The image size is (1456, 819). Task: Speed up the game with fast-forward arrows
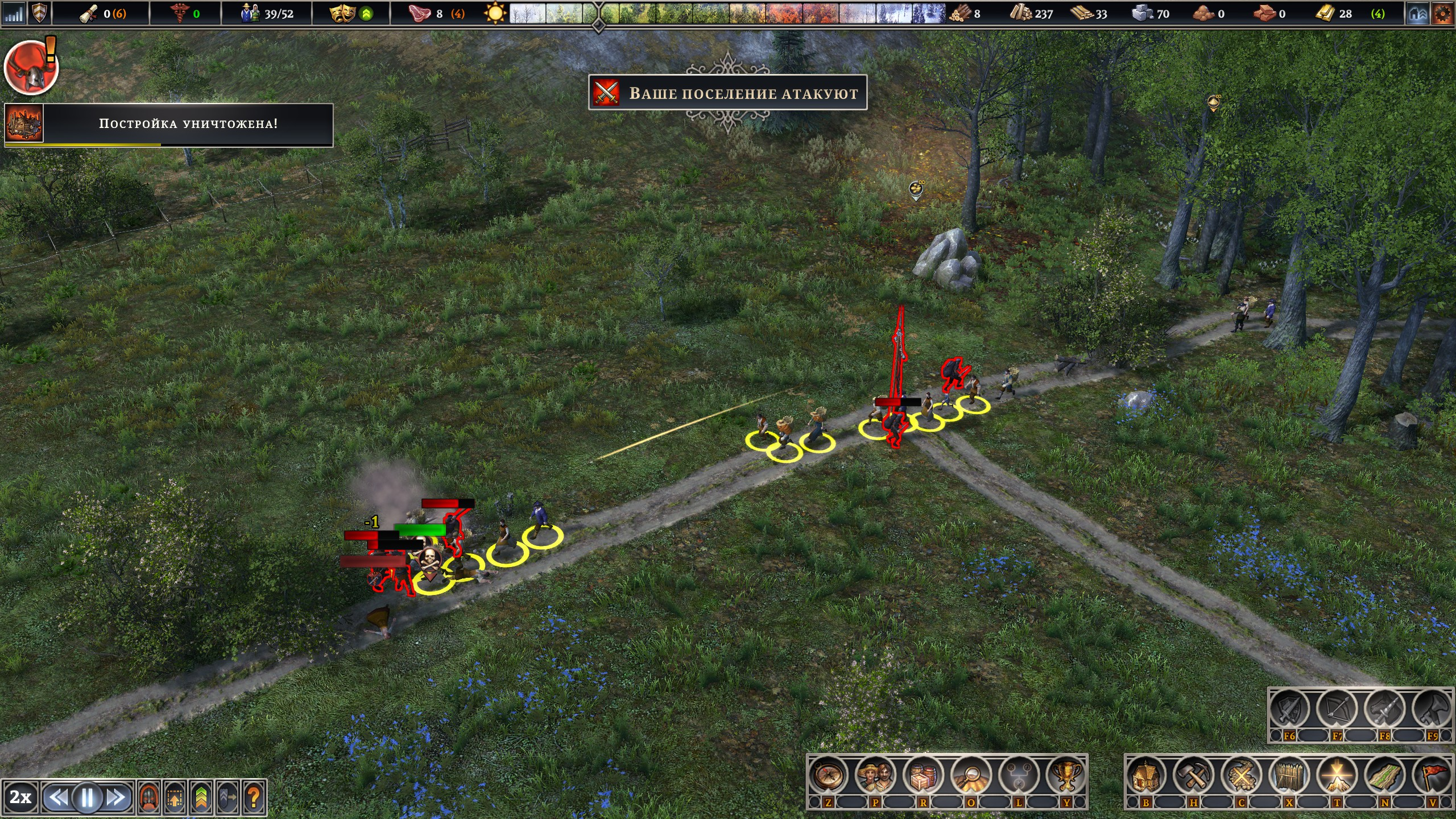coord(117,797)
